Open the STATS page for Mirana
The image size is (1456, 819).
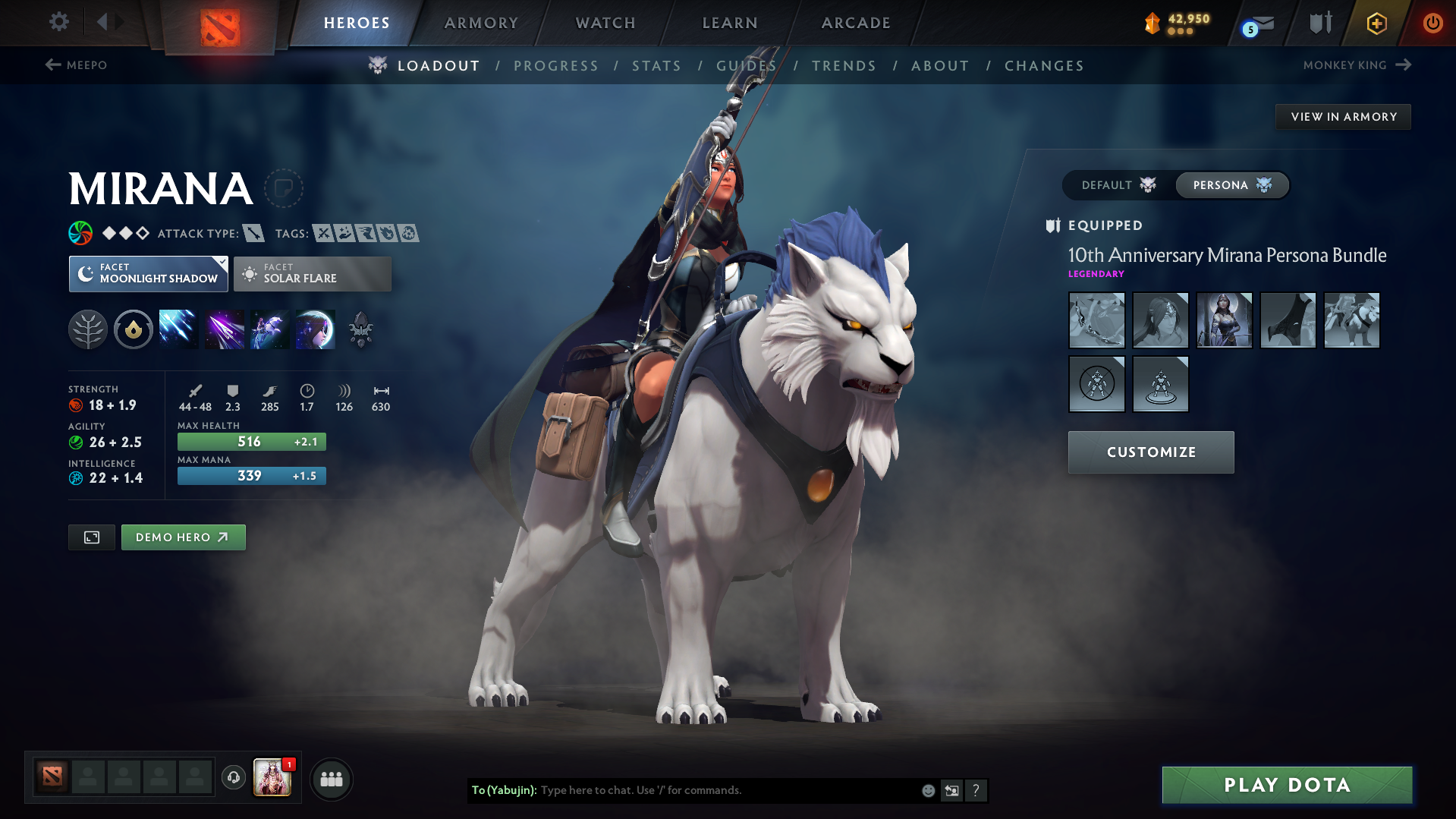[x=656, y=66]
